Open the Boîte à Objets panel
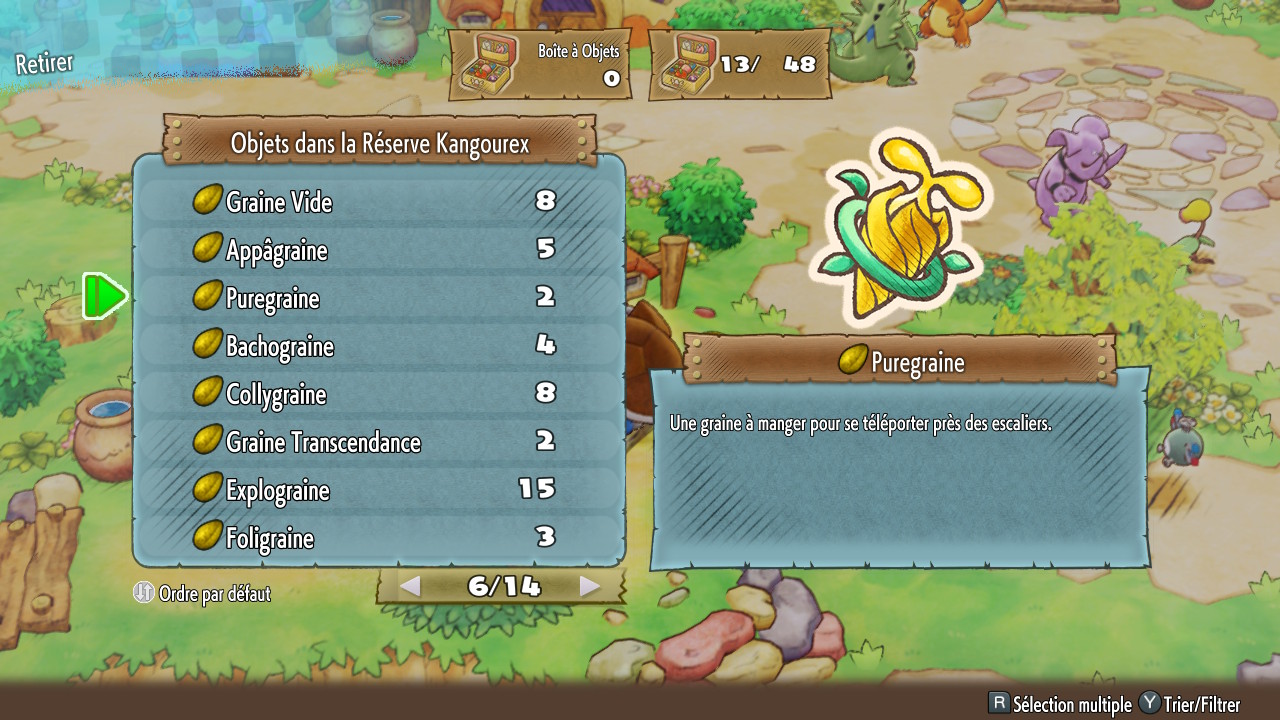Screen dimensions: 1280x720 click(x=540, y=65)
